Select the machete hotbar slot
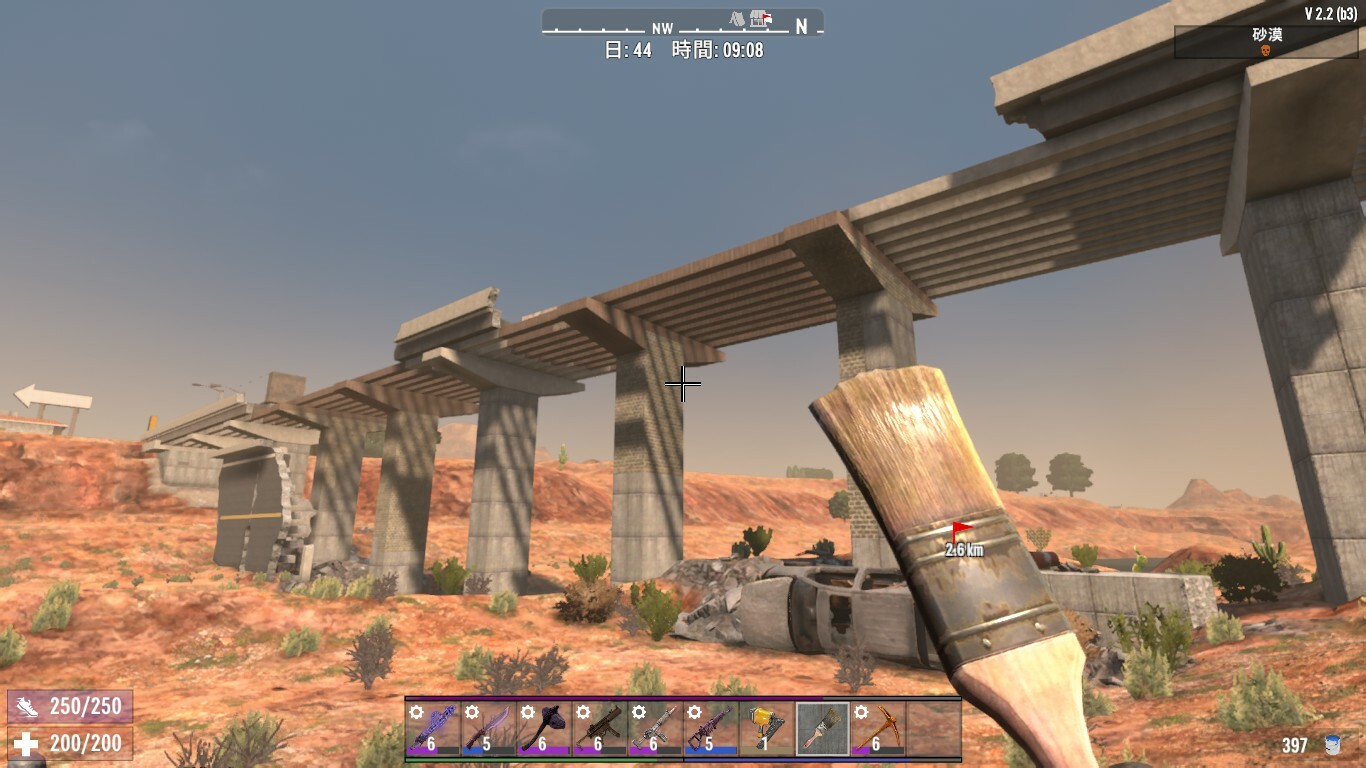The height and width of the screenshot is (768, 1366). (487, 728)
